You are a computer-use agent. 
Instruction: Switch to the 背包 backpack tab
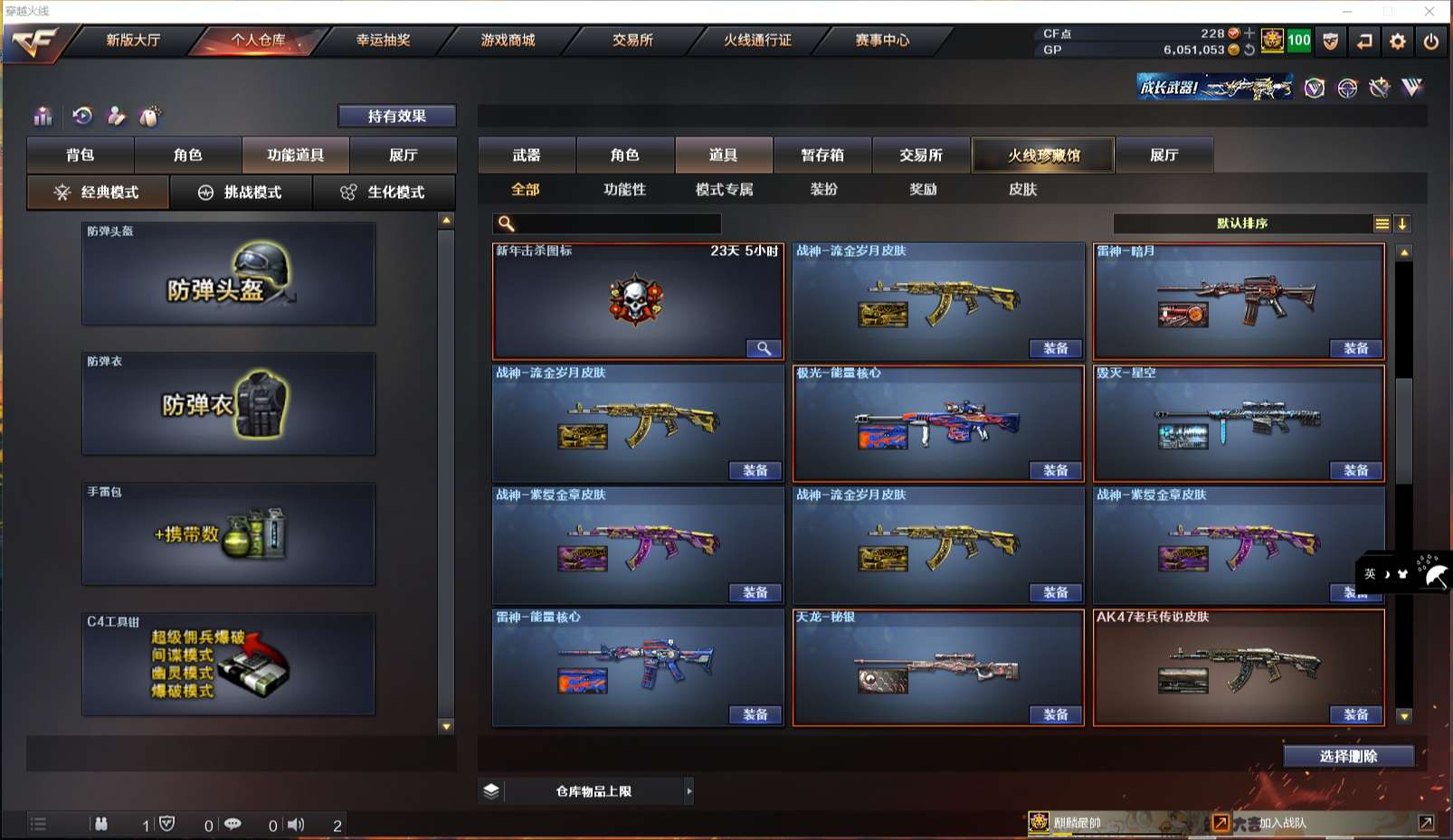[81, 155]
